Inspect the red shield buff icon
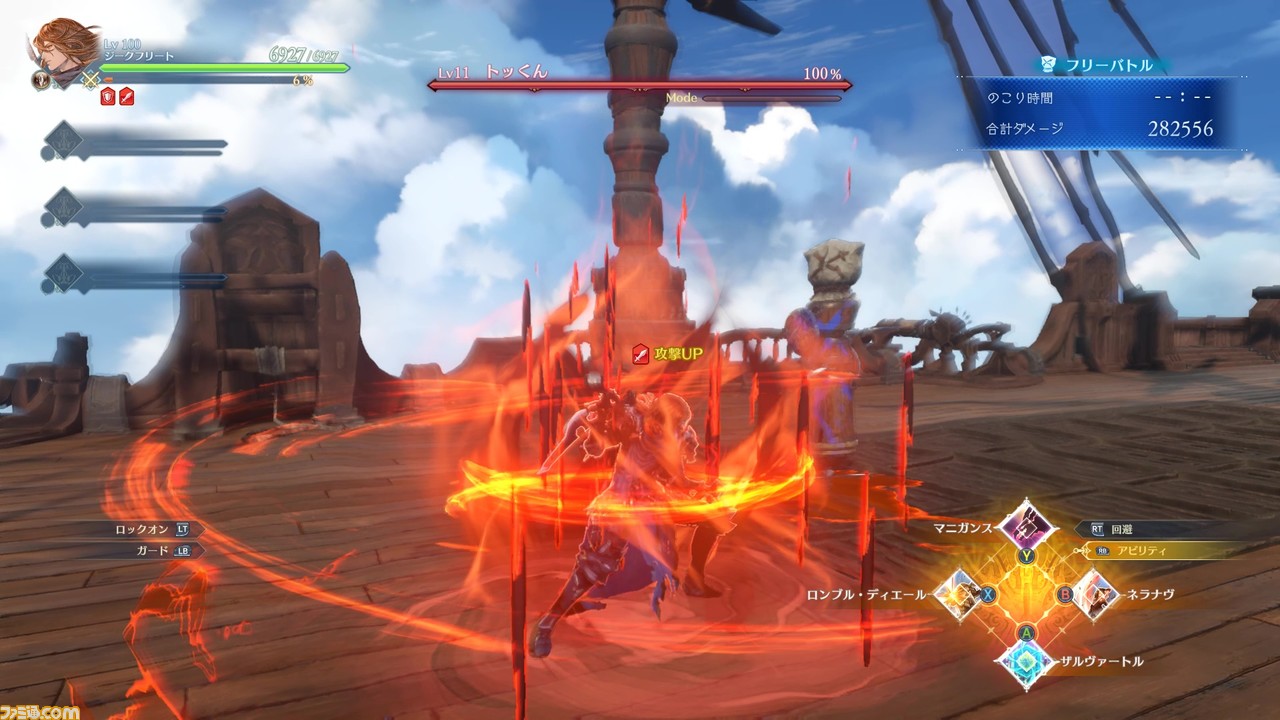1280x720 pixels. point(108,96)
